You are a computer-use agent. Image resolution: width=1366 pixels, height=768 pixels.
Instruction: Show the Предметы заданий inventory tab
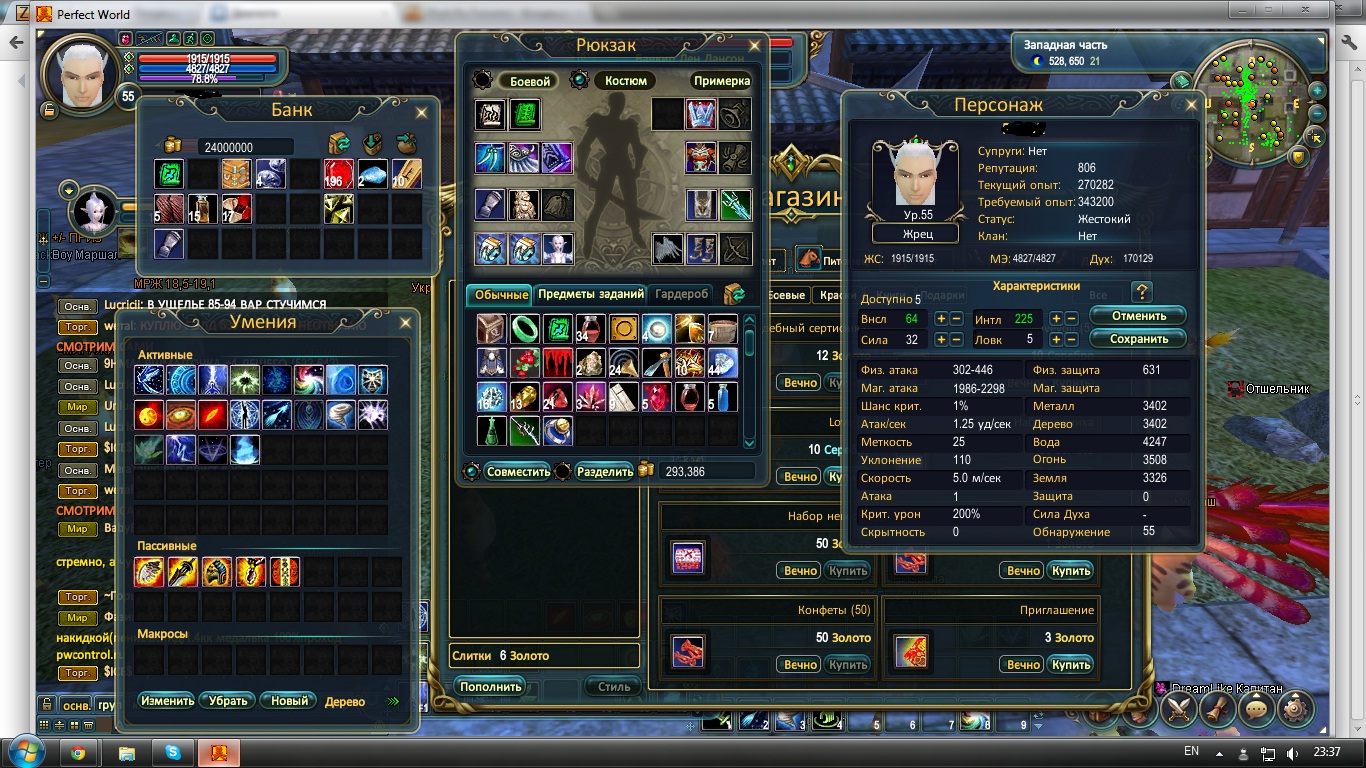pos(591,294)
